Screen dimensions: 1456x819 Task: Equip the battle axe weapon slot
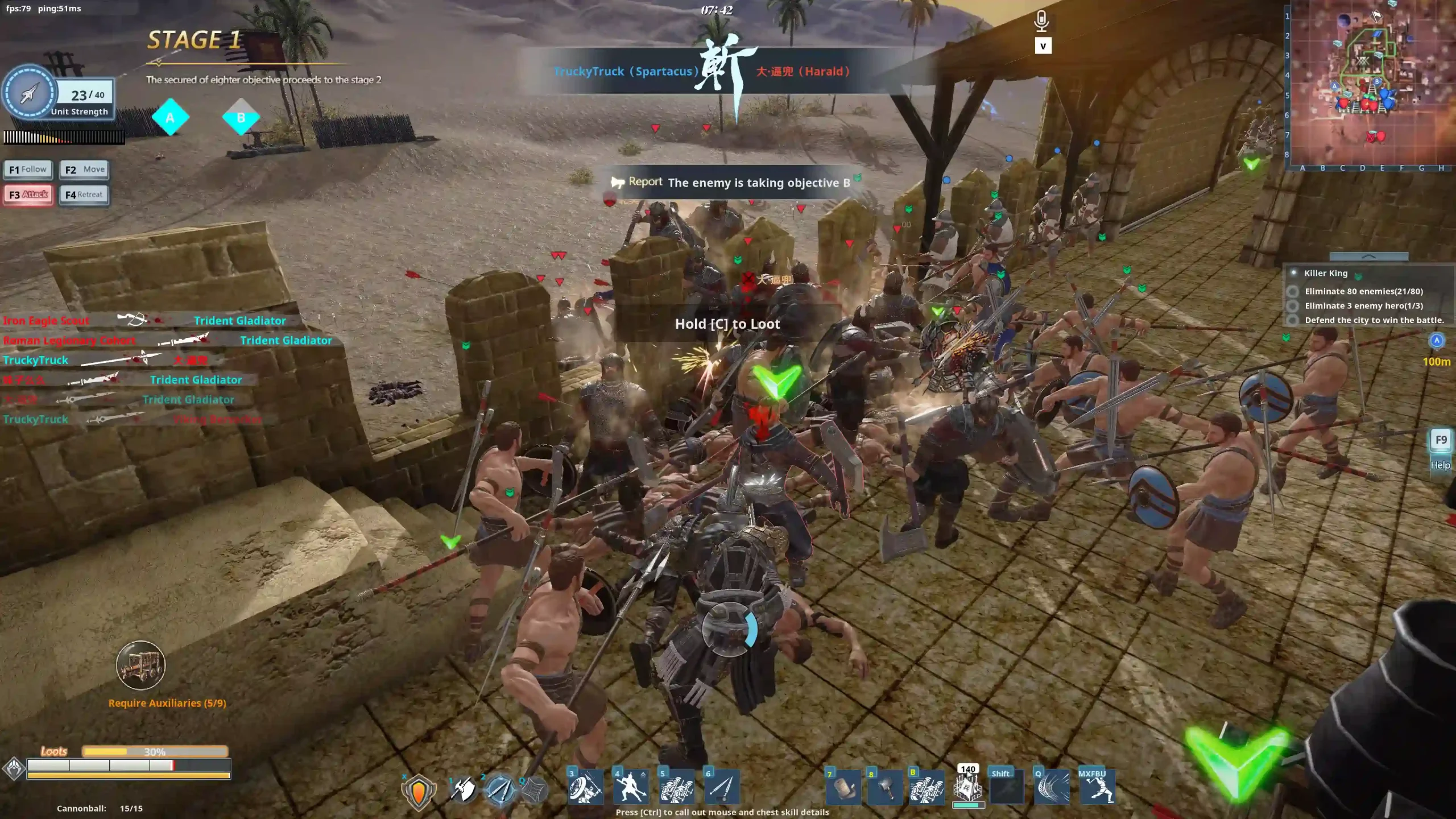[464, 789]
